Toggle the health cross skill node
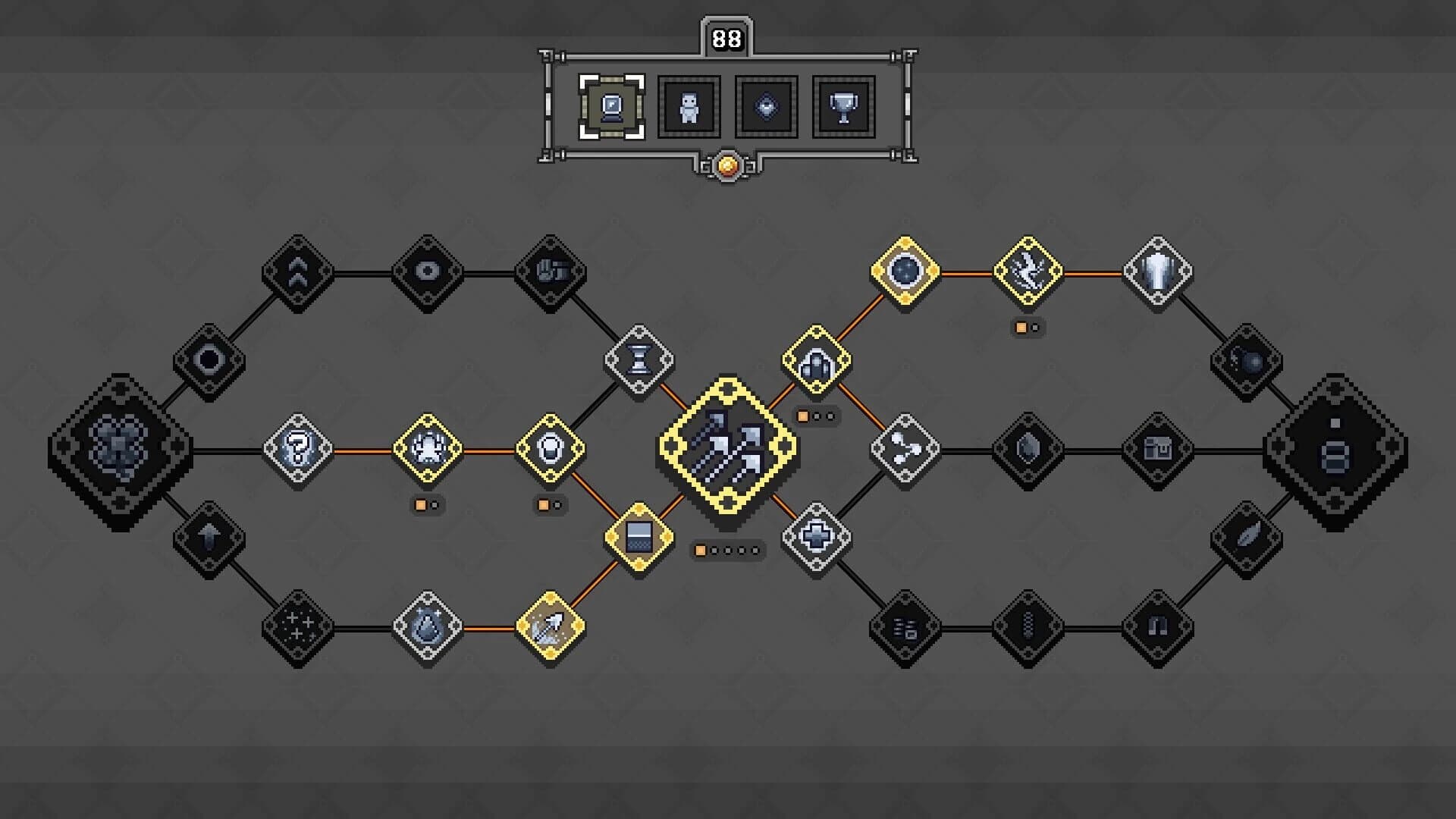The height and width of the screenshot is (819, 1456). pyautogui.click(x=817, y=537)
